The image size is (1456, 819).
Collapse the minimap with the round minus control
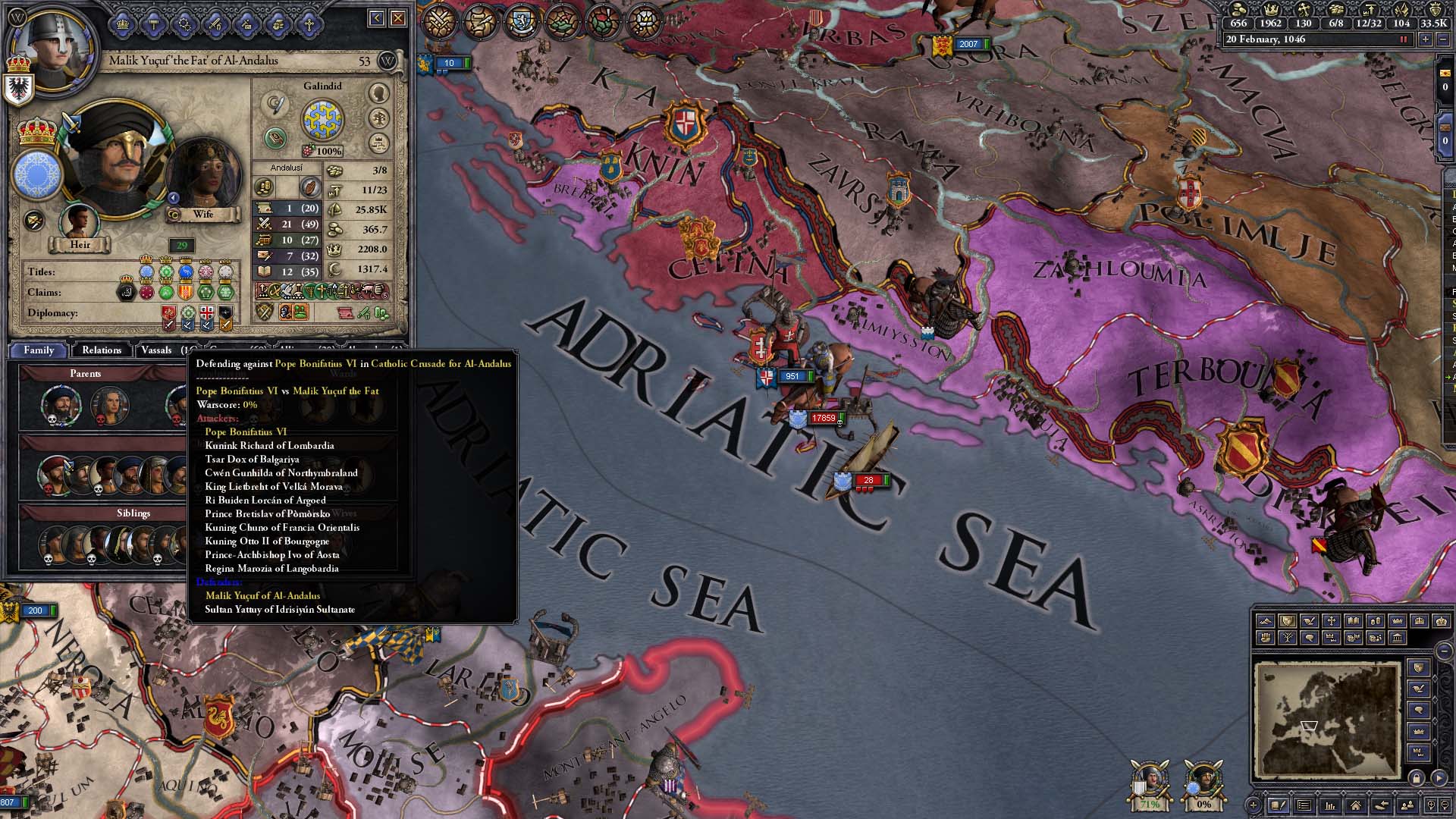click(x=1442, y=652)
